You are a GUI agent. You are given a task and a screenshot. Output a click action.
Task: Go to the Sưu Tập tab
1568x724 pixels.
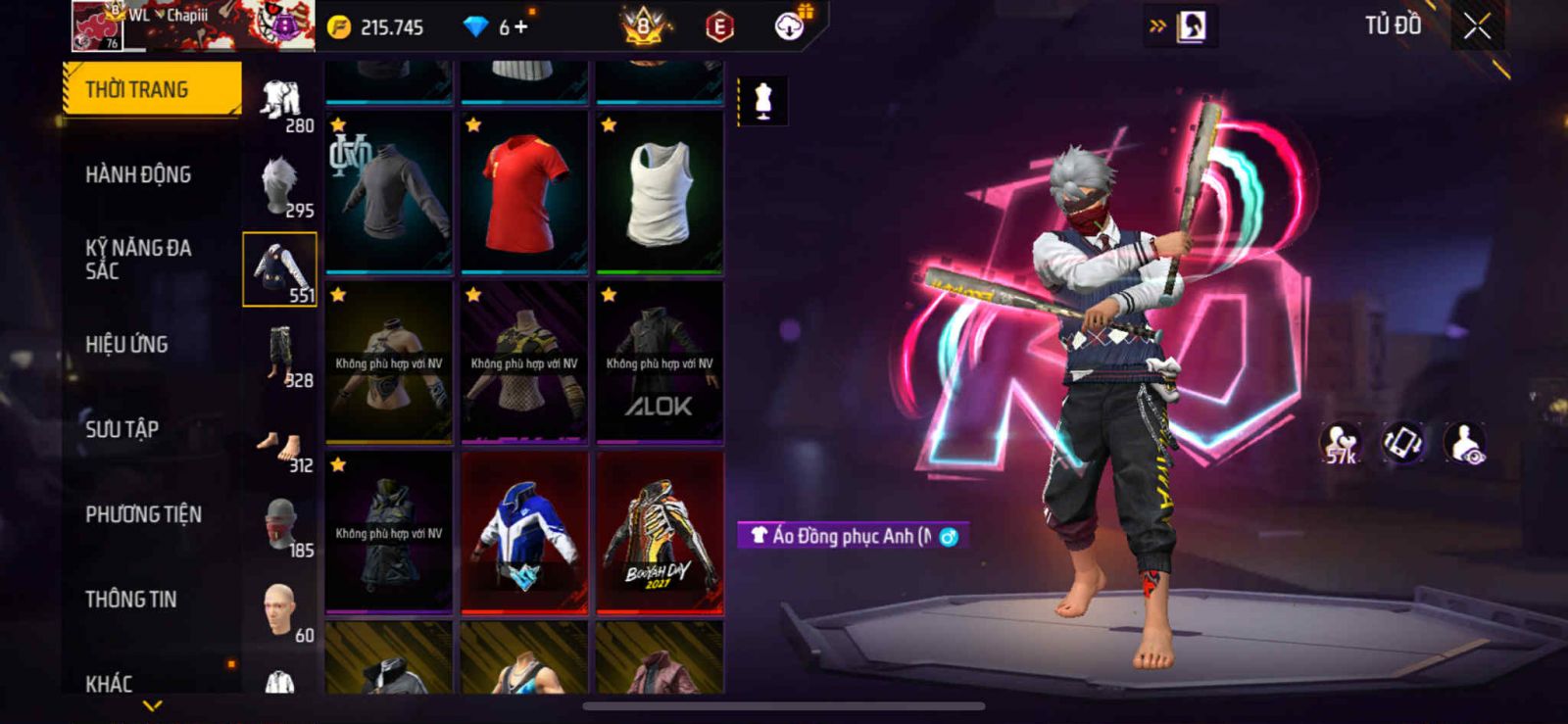coord(122,429)
